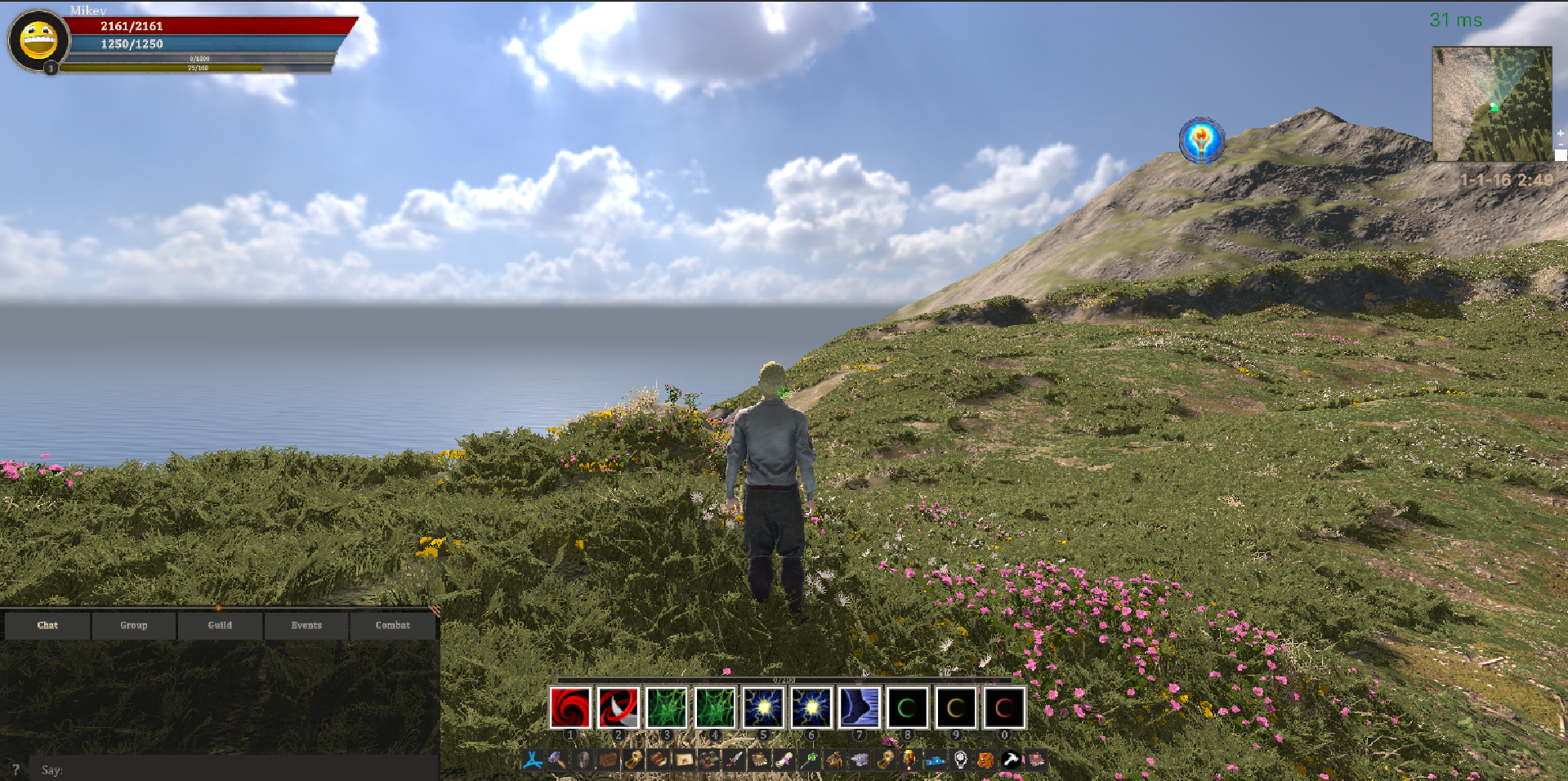
Task: Open the anvil toolbar icon
Action: pos(860,761)
